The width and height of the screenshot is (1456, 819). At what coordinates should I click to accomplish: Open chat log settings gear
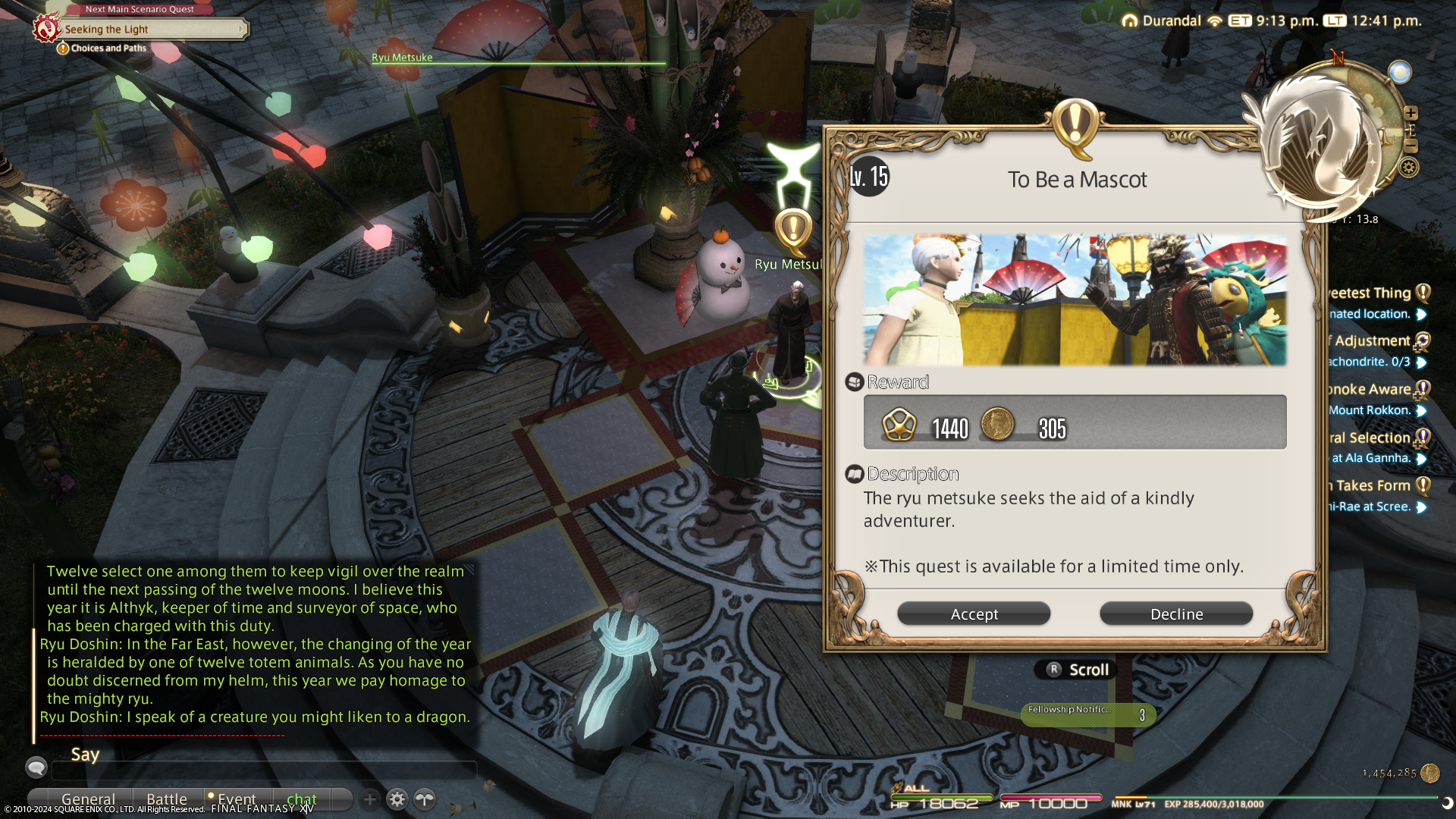point(397,799)
